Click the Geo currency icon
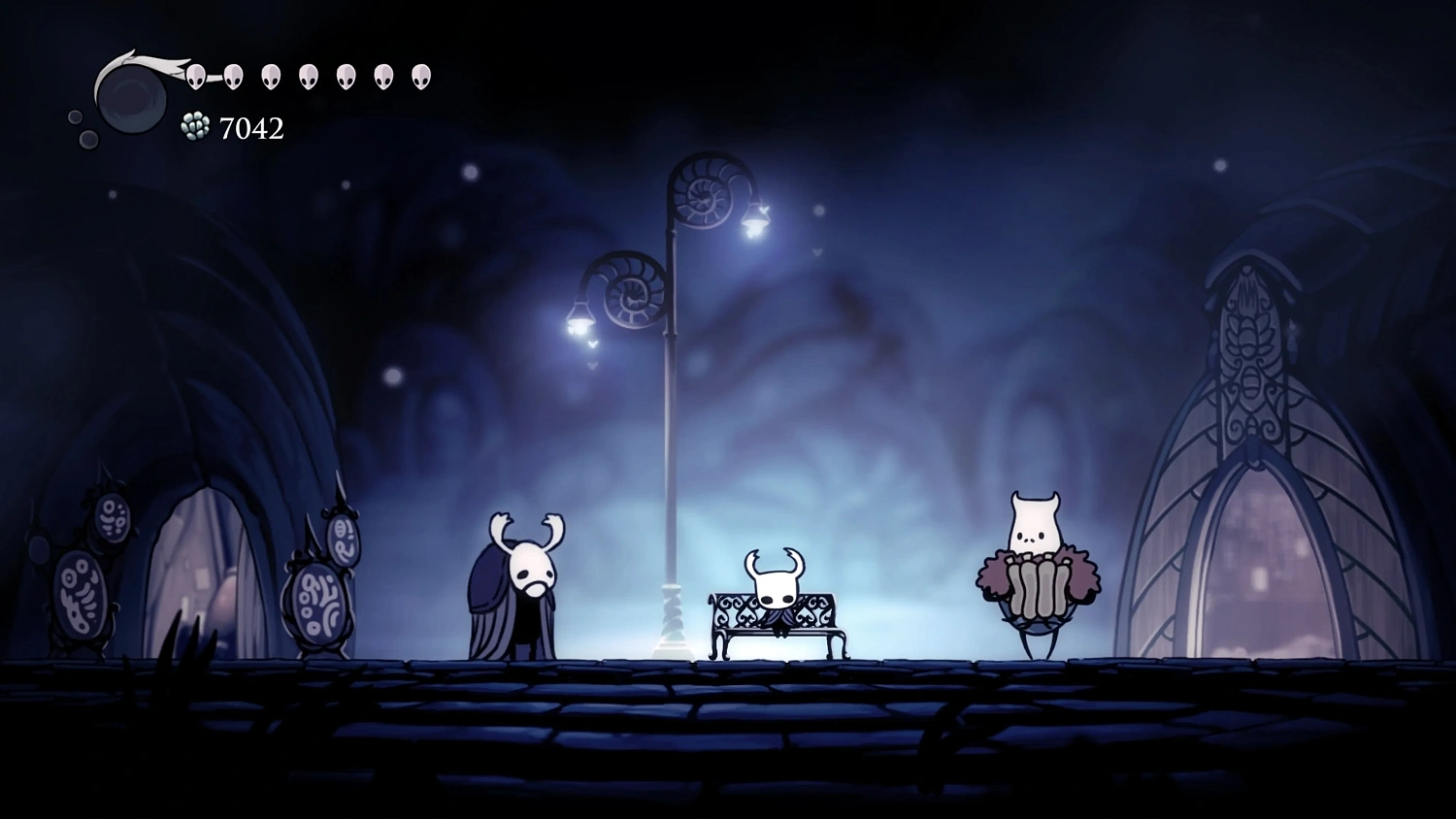This screenshot has width=1456, height=819. [194, 125]
